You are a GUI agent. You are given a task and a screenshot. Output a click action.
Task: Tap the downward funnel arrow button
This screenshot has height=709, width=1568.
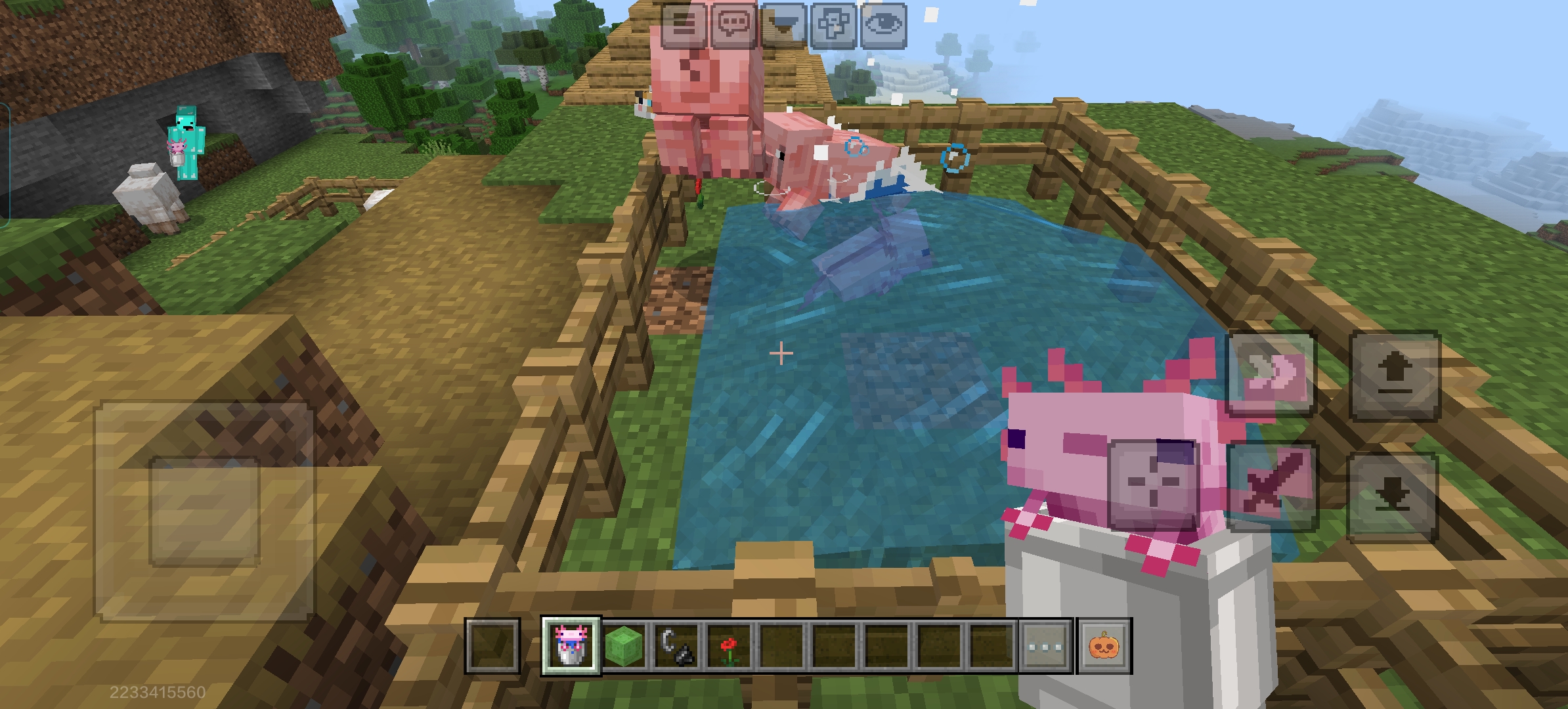[x=784, y=24]
